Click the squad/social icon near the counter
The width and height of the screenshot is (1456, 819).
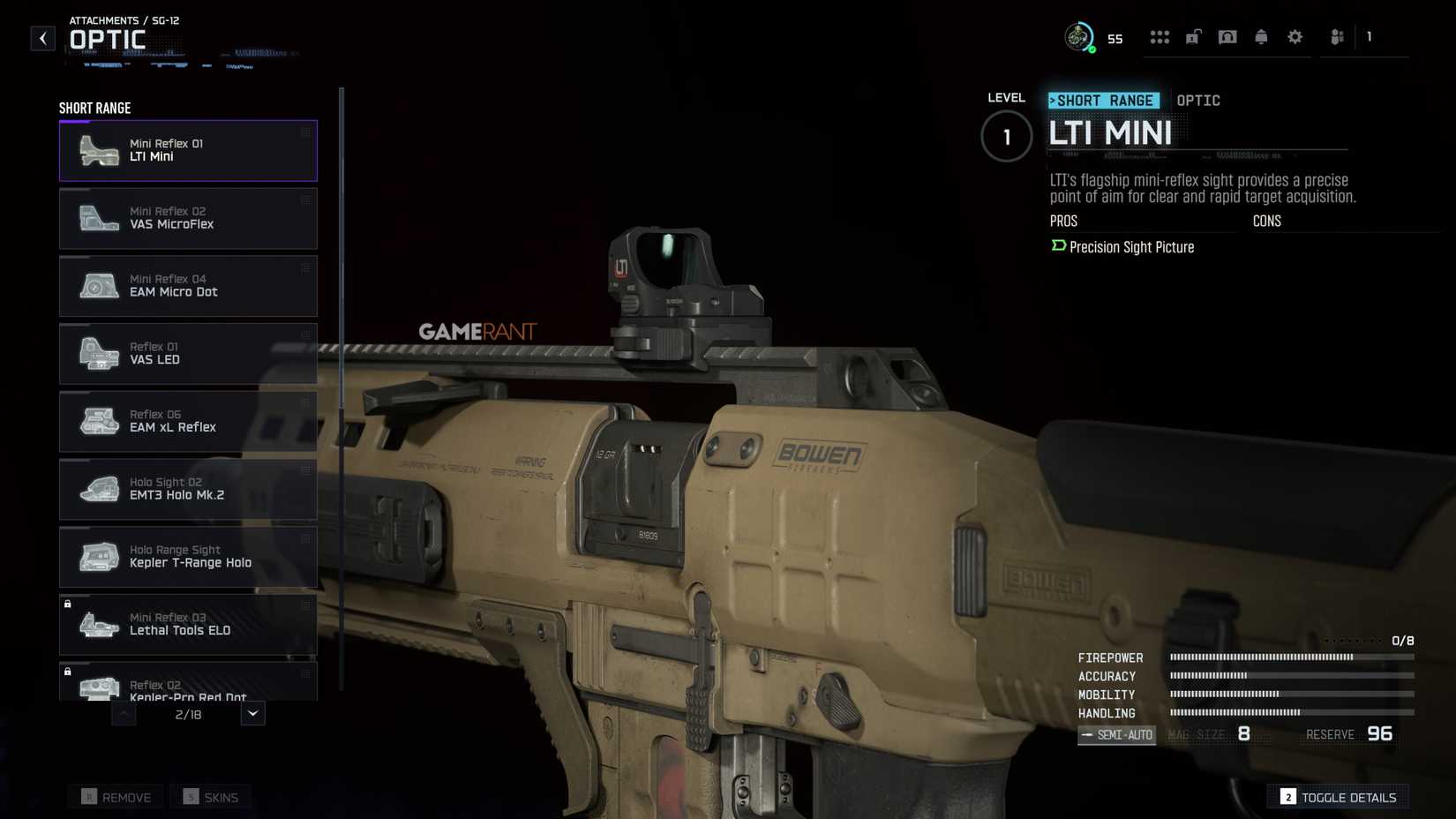pos(1337,37)
